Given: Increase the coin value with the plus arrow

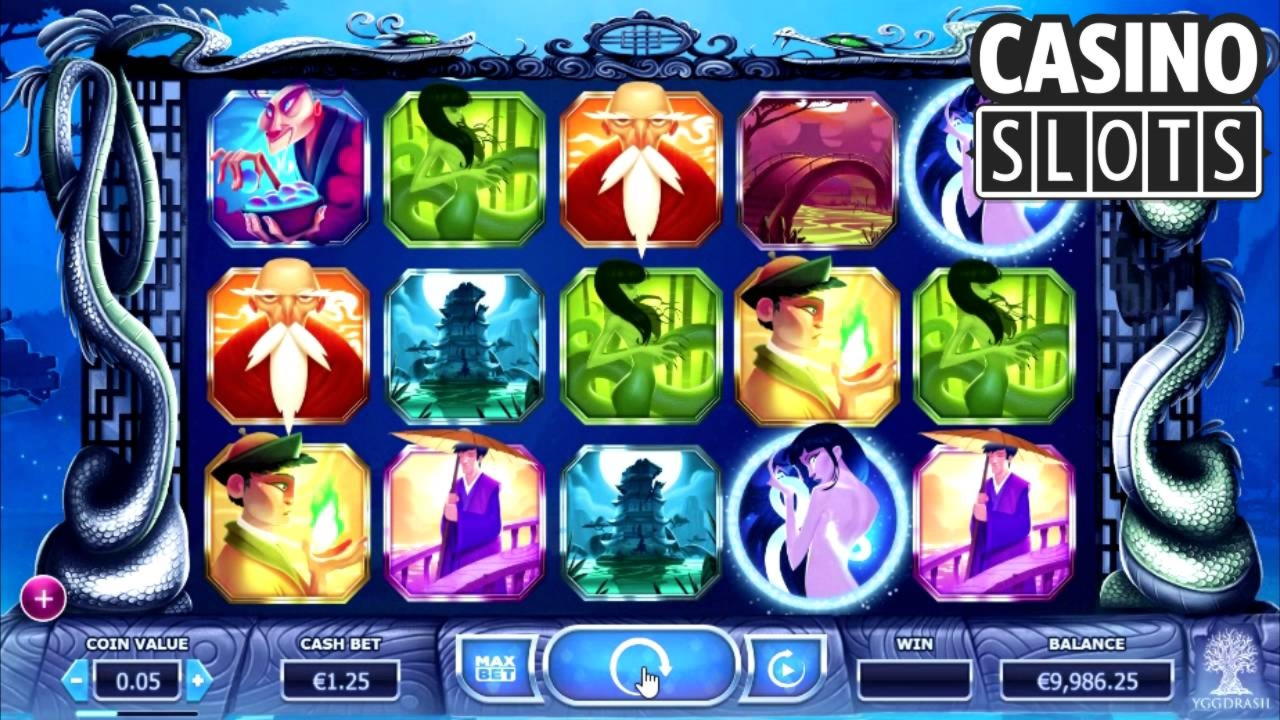Looking at the screenshot, I should [x=199, y=681].
